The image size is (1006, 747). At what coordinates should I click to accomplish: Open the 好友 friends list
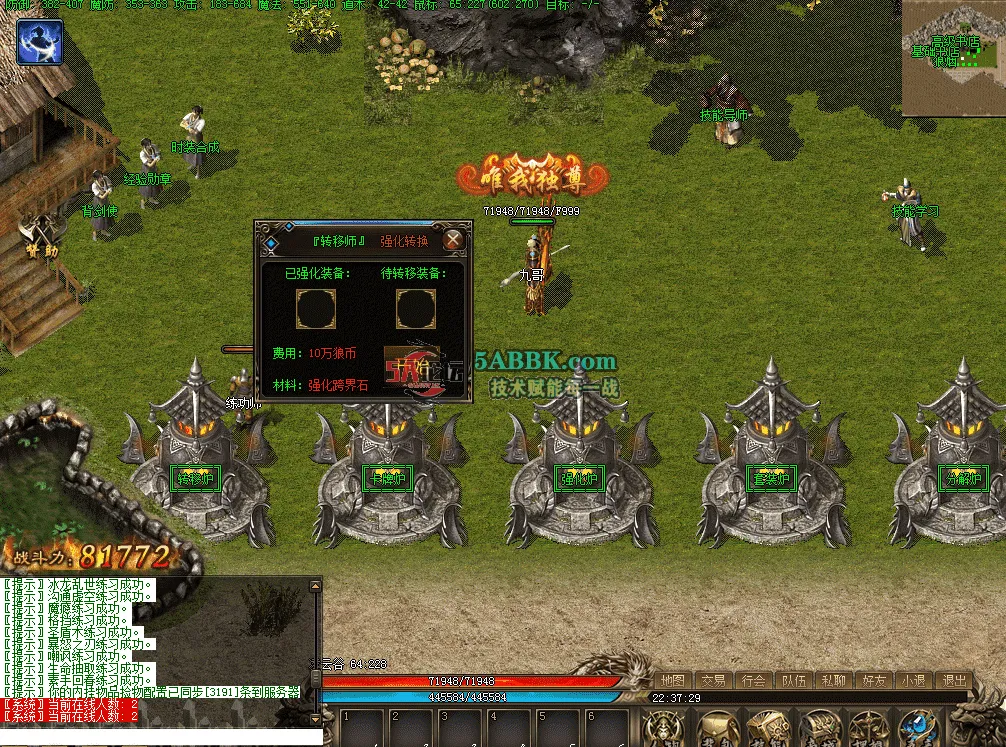point(873,681)
